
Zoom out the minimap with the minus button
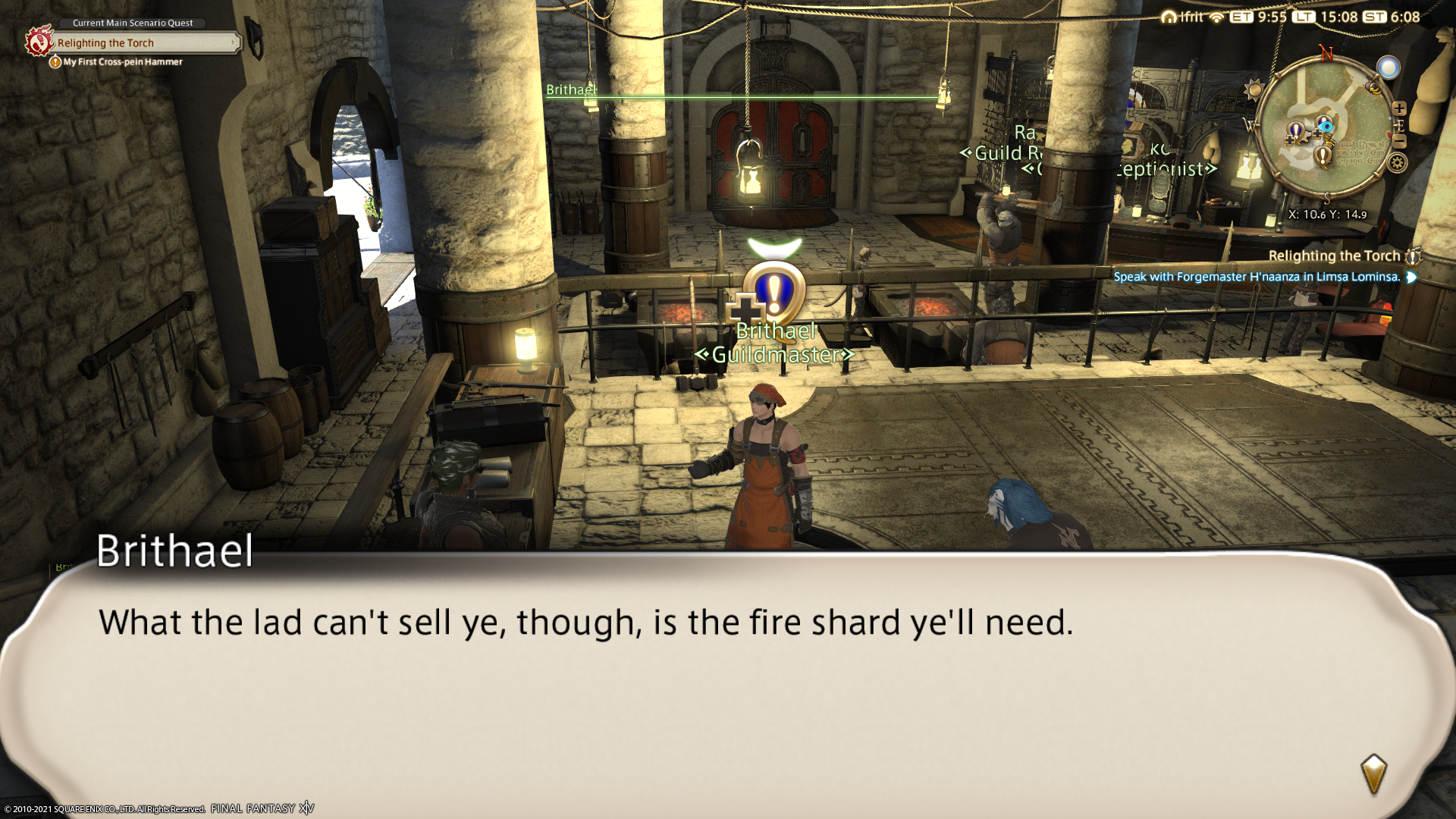tap(1400, 142)
